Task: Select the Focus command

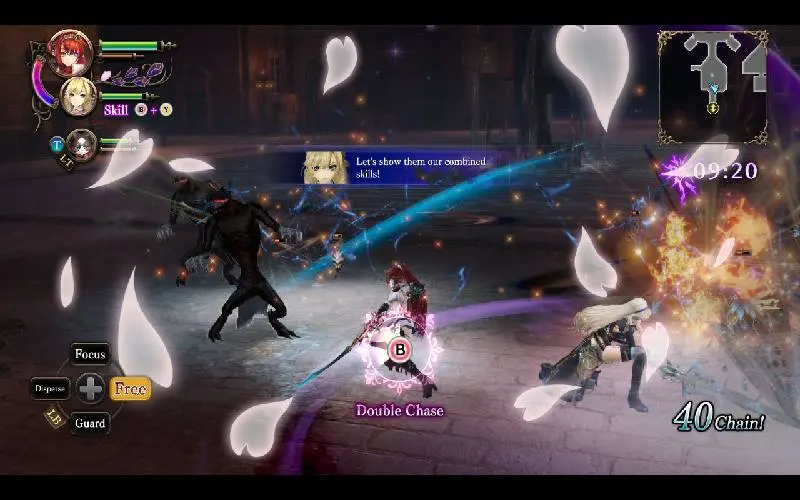Action: pos(90,355)
